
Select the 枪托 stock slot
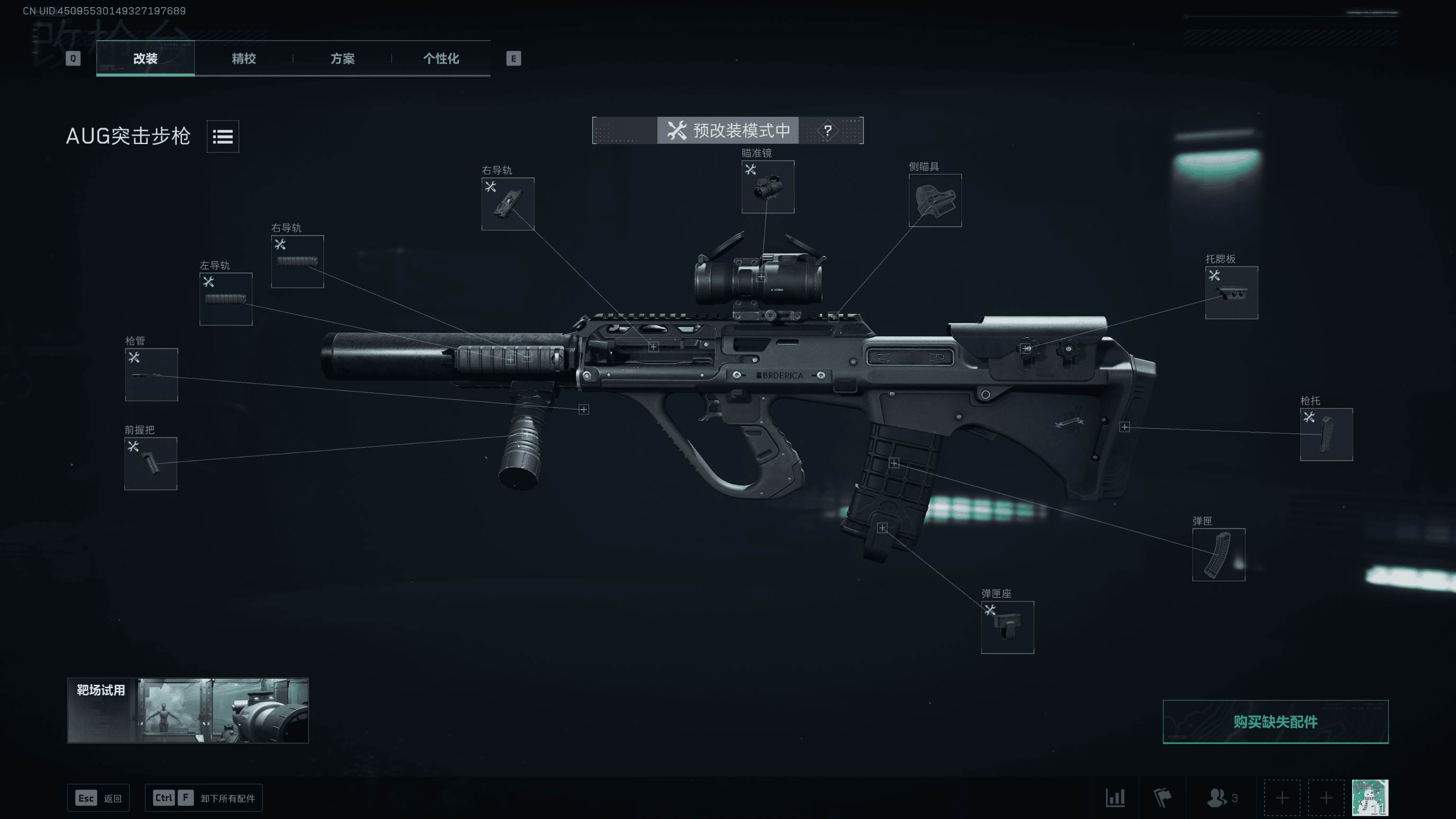tap(1326, 435)
